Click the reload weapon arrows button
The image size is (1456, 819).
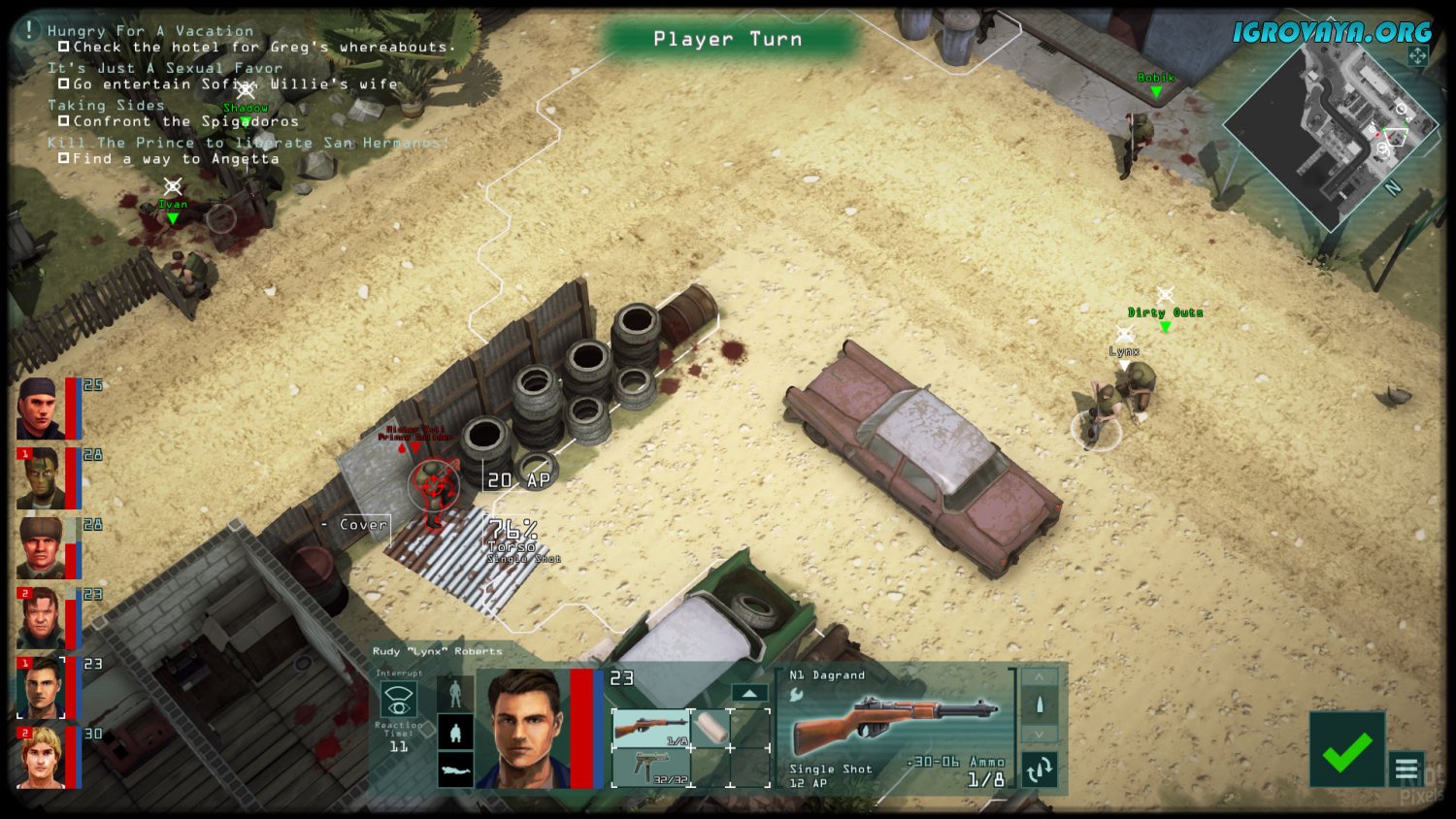tap(1040, 770)
